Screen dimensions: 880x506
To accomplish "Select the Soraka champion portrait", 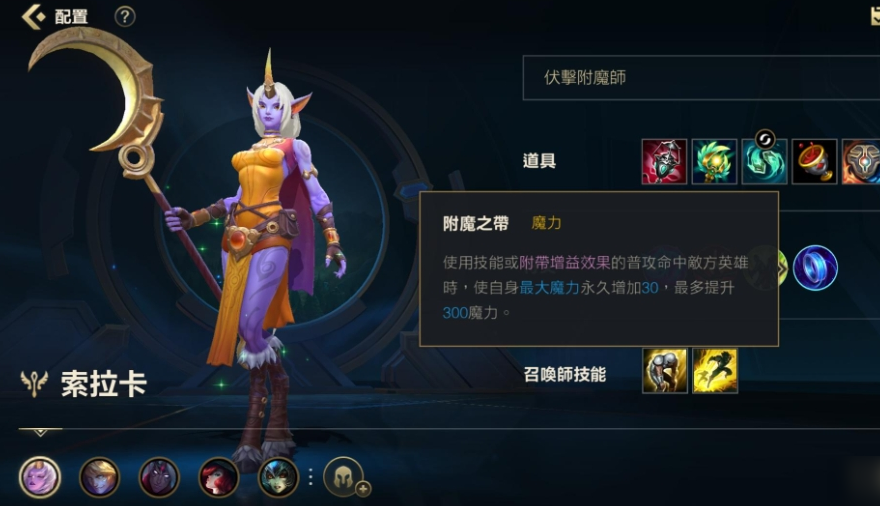I will pos(40,477).
